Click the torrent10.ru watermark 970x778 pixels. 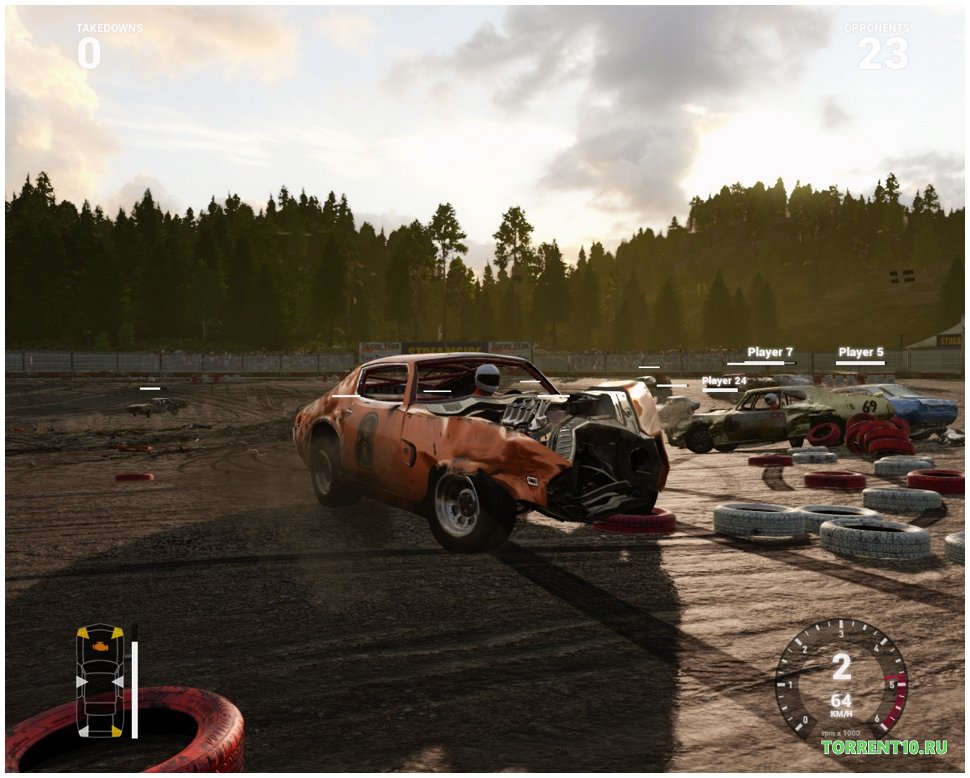point(884,747)
